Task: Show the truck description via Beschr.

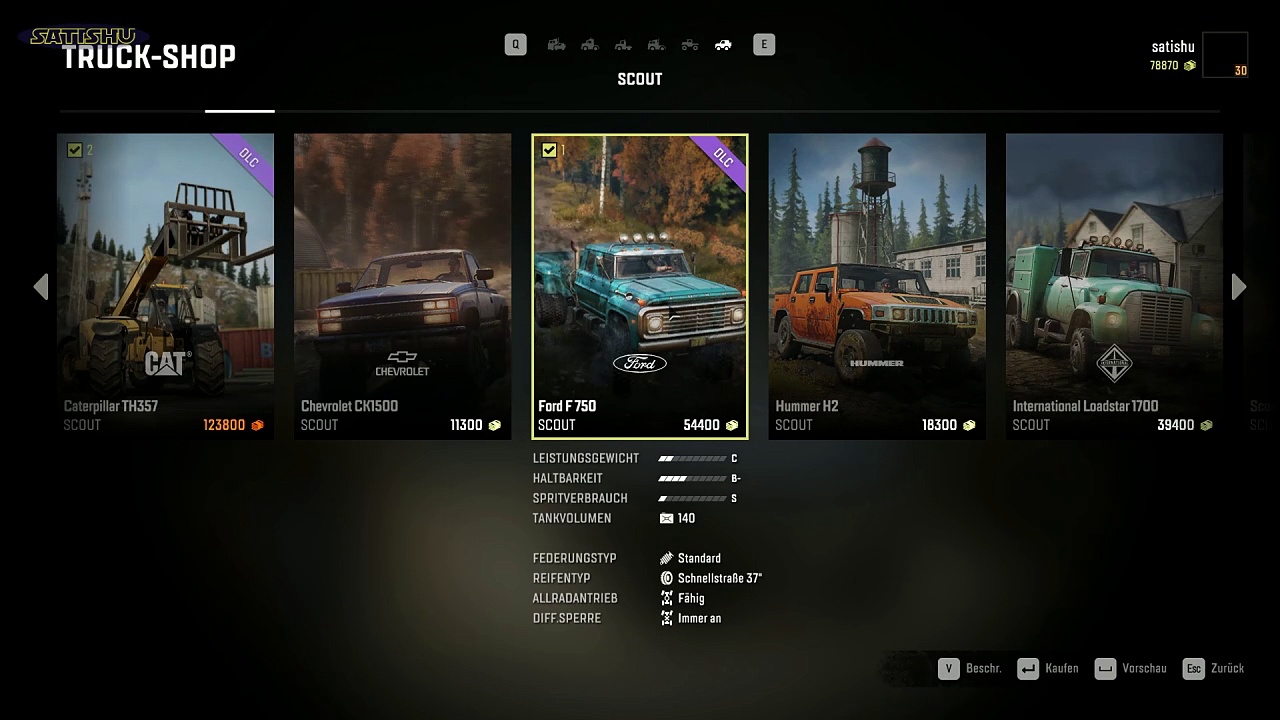Action: (969, 669)
